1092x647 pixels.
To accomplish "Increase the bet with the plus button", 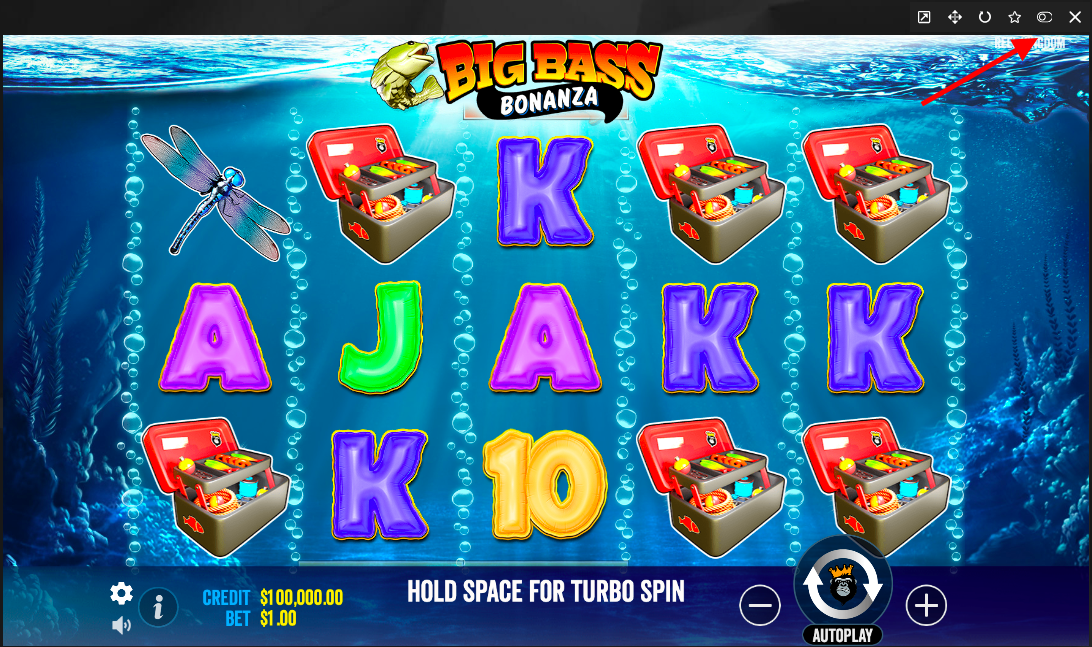I will pyautogui.click(x=926, y=605).
